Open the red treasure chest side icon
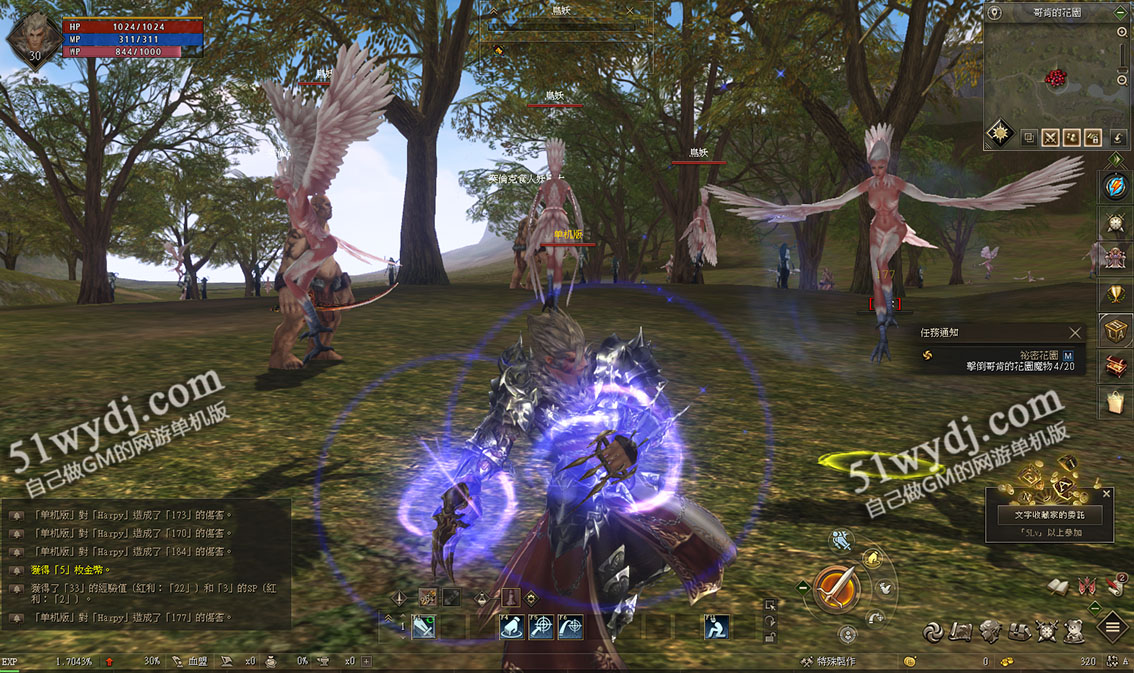1134x673 pixels. (1115, 366)
